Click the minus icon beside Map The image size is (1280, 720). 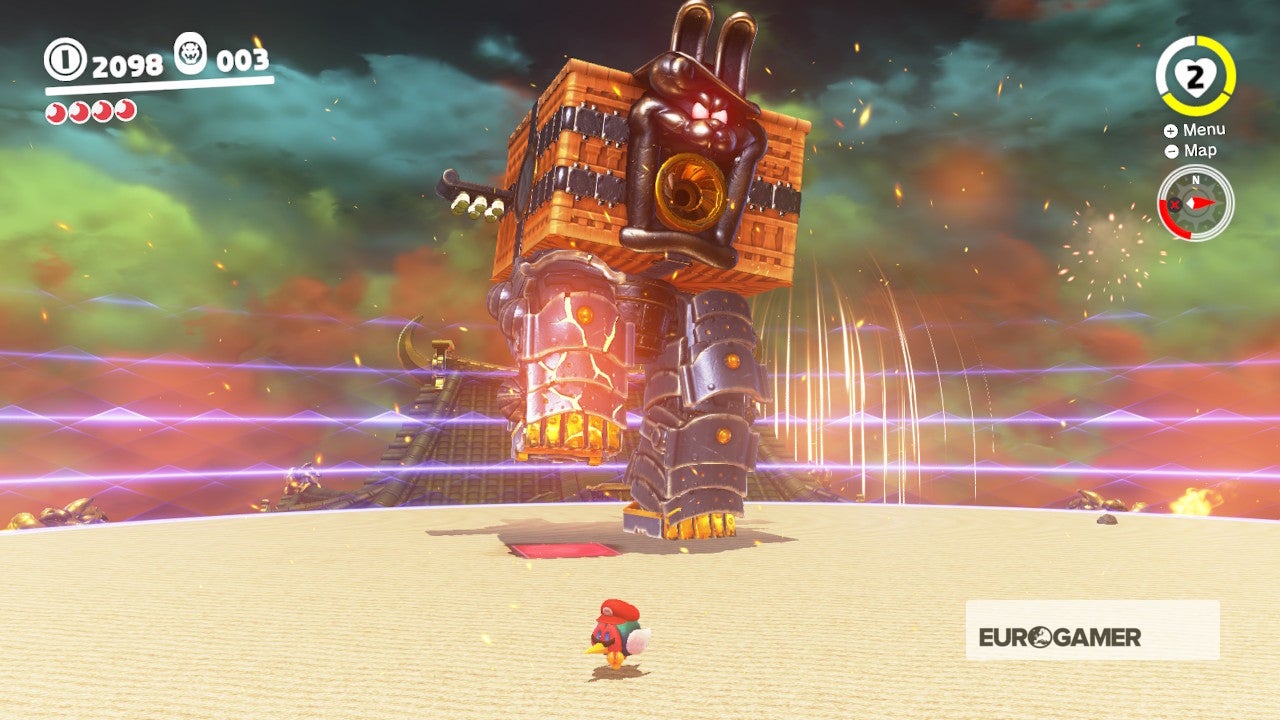[1171, 151]
